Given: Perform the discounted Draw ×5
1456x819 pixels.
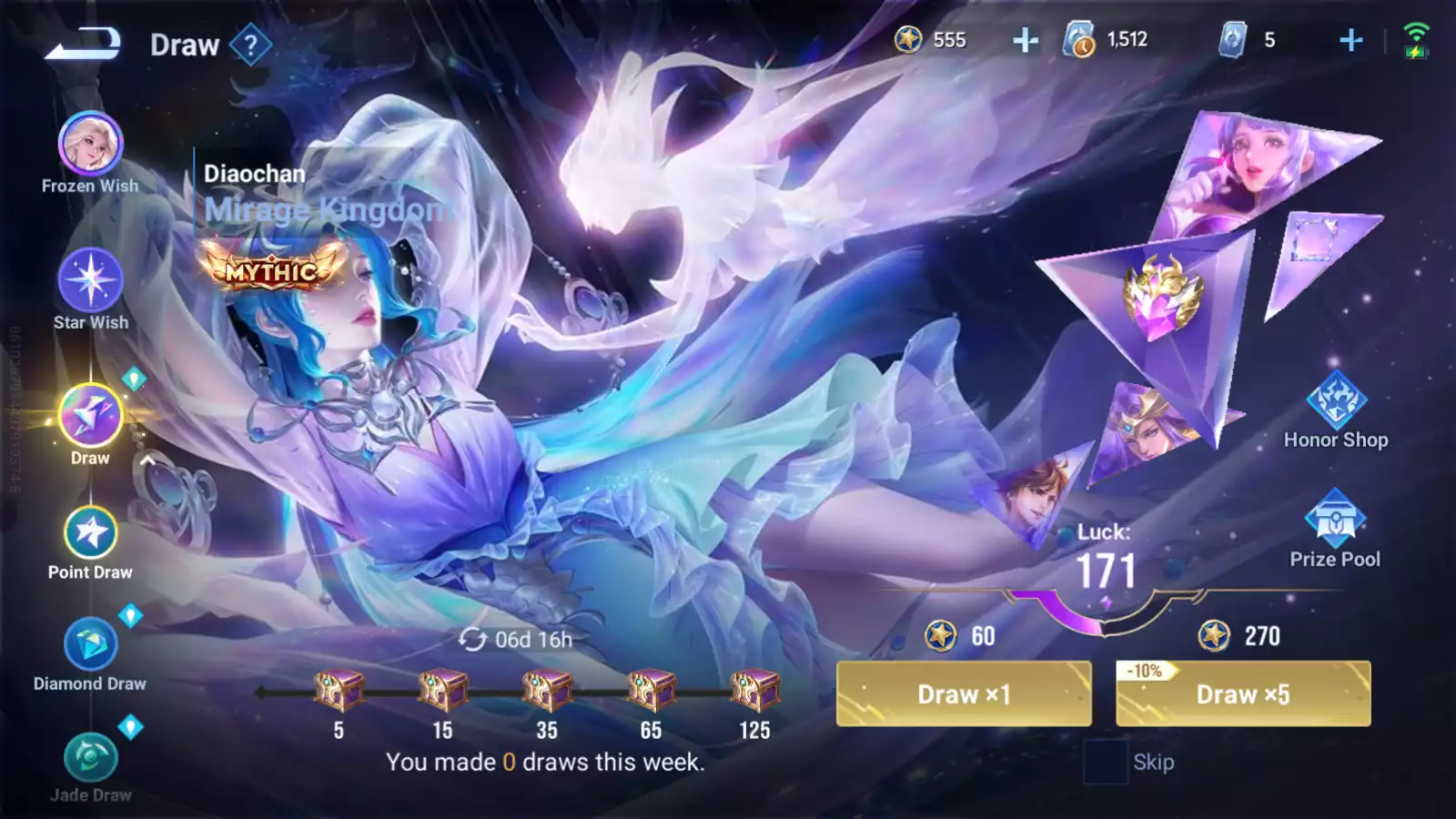Looking at the screenshot, I should pyautogui.click(x=1243, y=694).
